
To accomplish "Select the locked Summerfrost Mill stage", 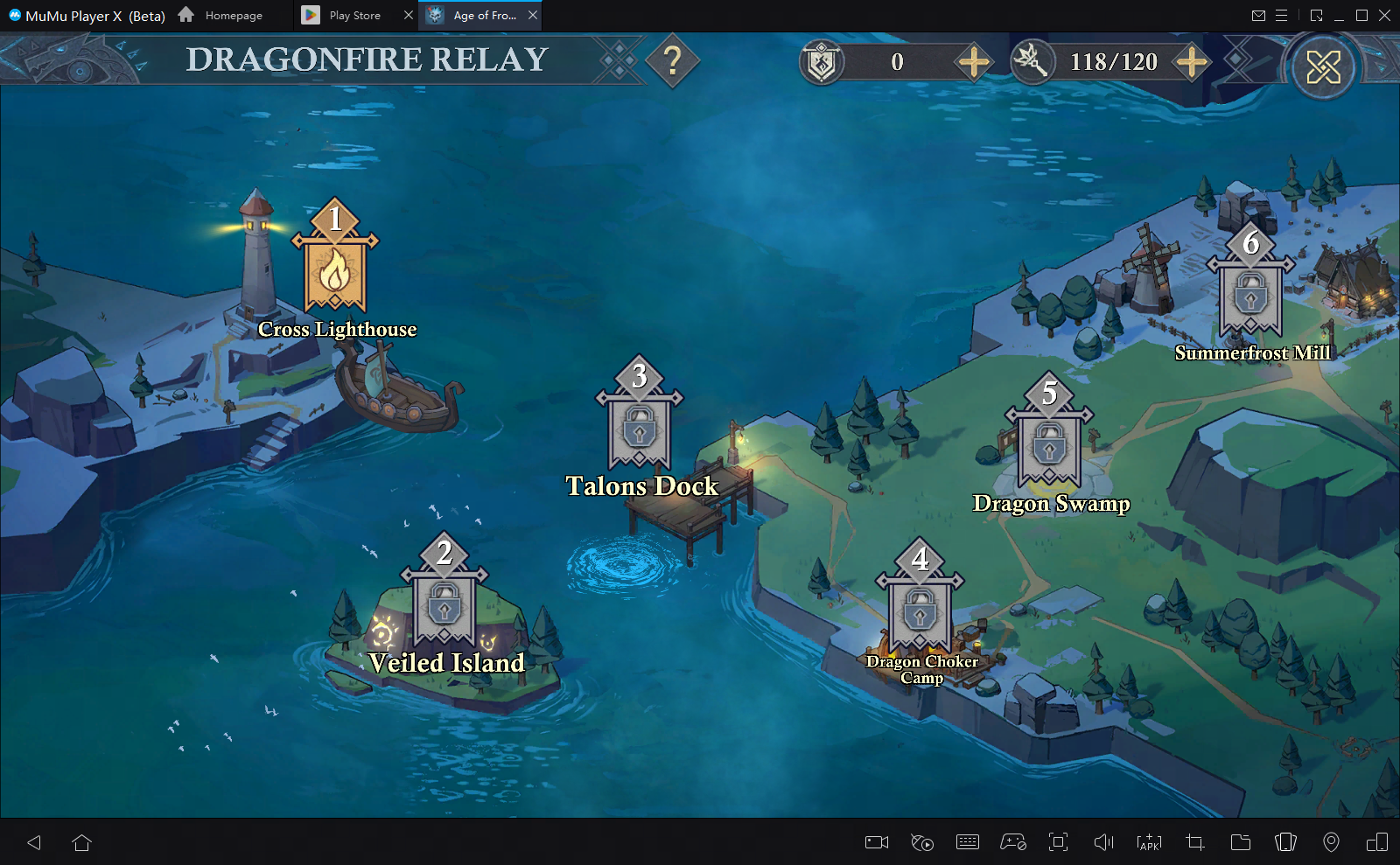I will coord(1250,296).
